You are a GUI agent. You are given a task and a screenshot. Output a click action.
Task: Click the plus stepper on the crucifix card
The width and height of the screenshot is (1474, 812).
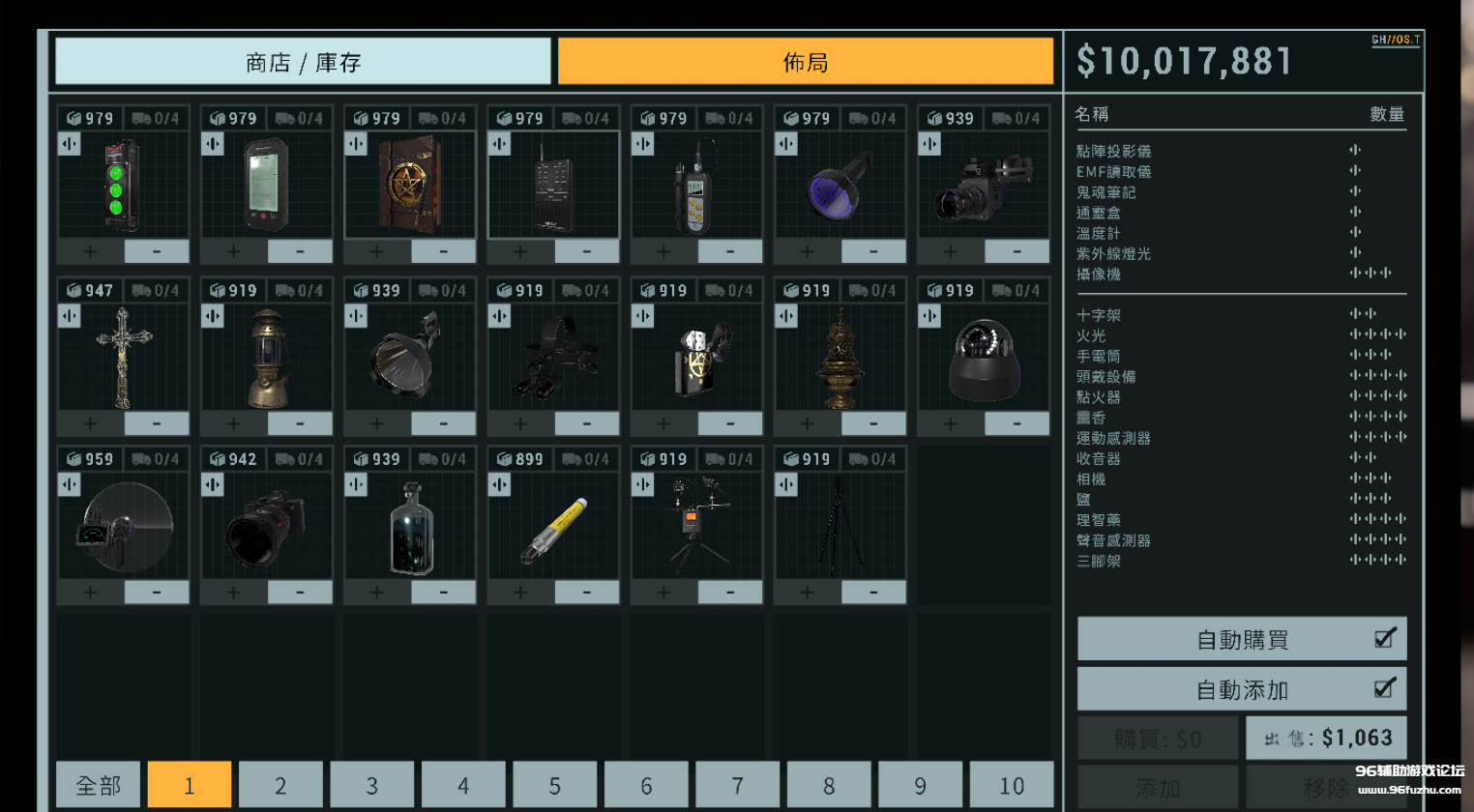[88, 422]
